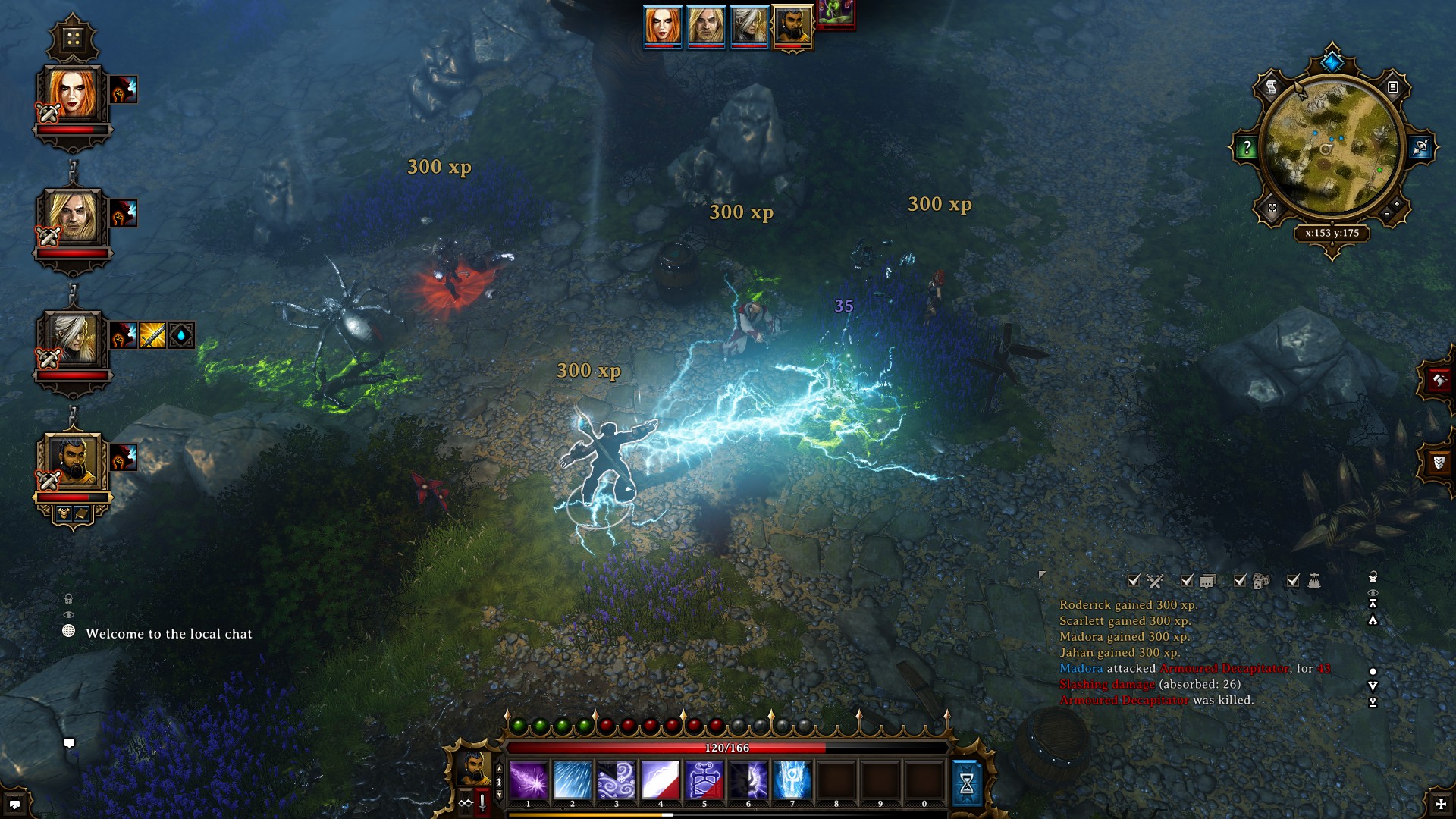The width and height of the screenshot is (1456, 819).
Task: End turn with the hourglass button
Action: (967, 783)
